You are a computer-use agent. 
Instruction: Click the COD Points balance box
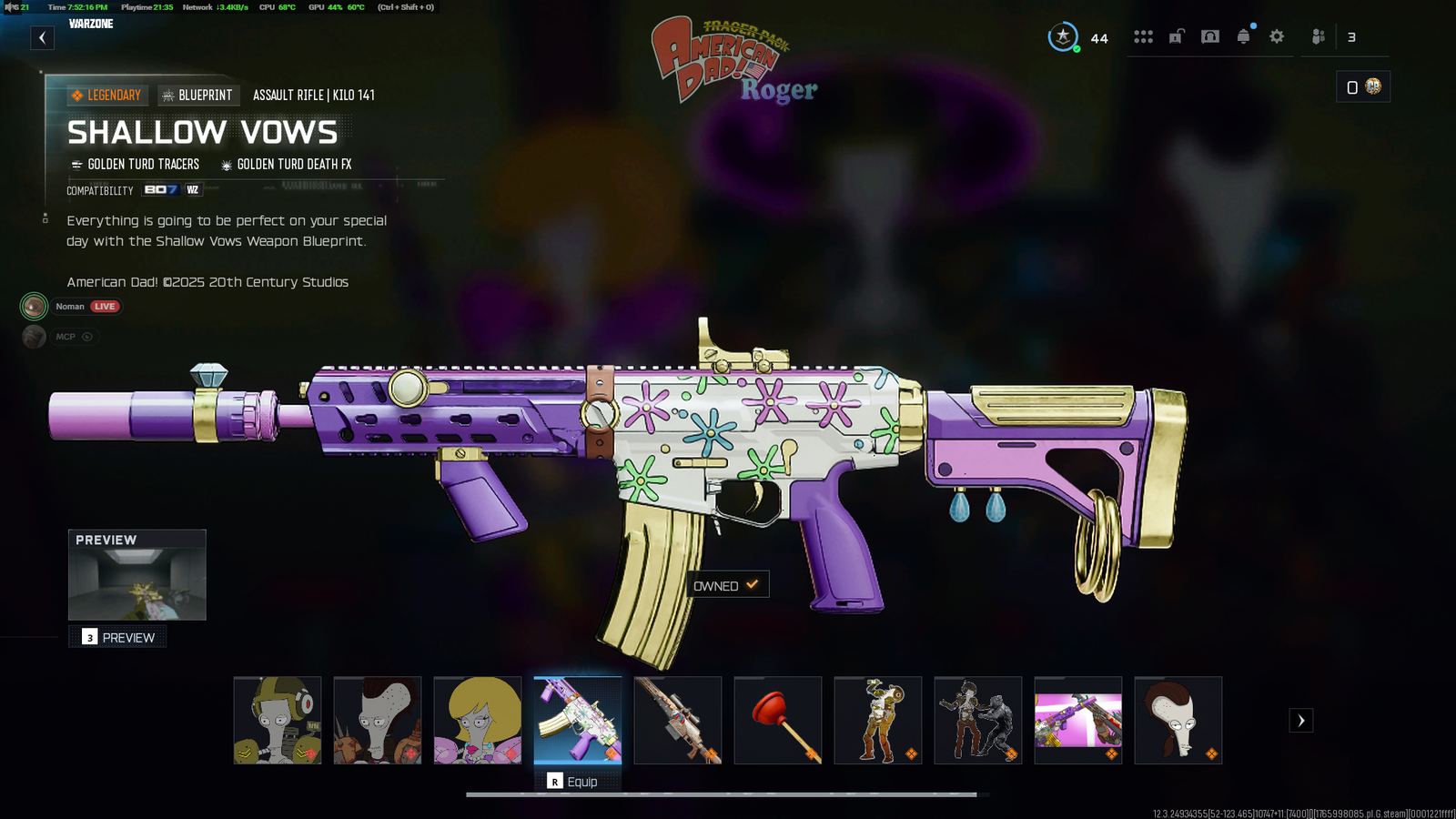[x=1362, y=87]
